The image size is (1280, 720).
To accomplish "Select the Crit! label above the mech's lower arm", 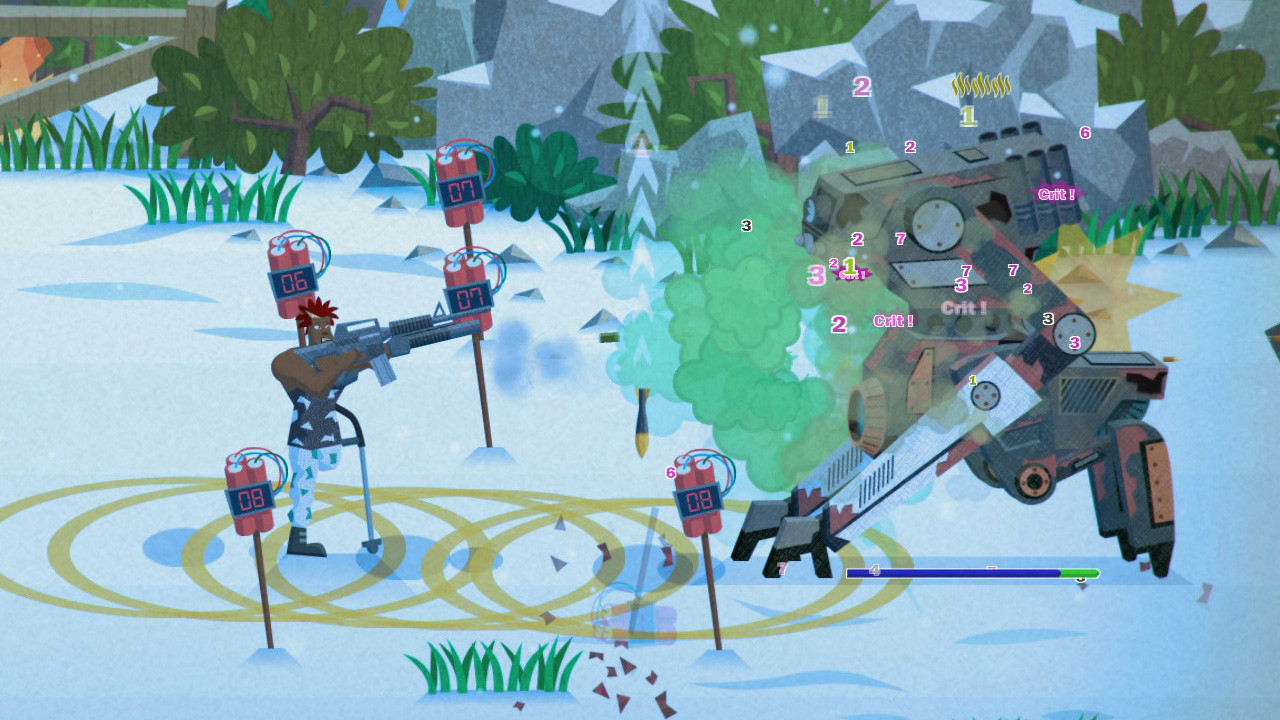I will point(895,319).
